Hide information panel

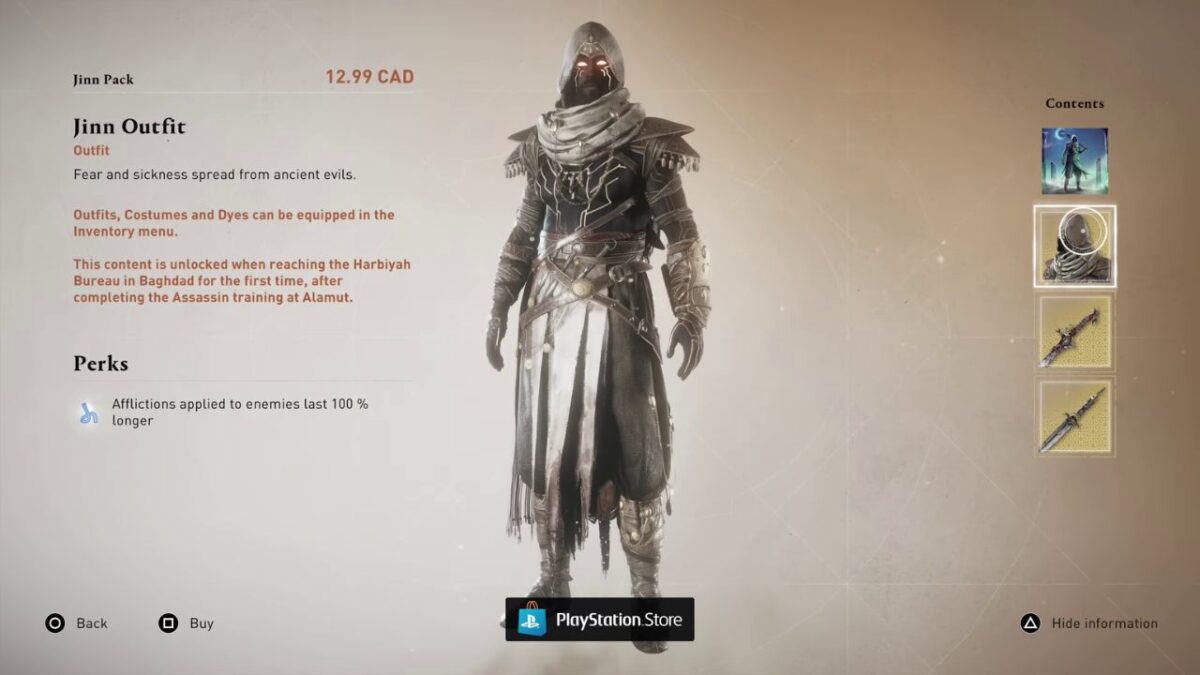tap(1088, 624)
